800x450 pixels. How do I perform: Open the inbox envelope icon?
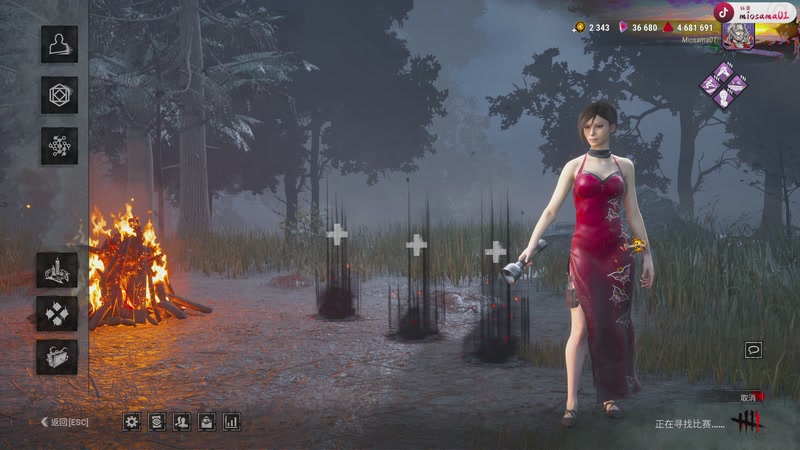(207, 422)
